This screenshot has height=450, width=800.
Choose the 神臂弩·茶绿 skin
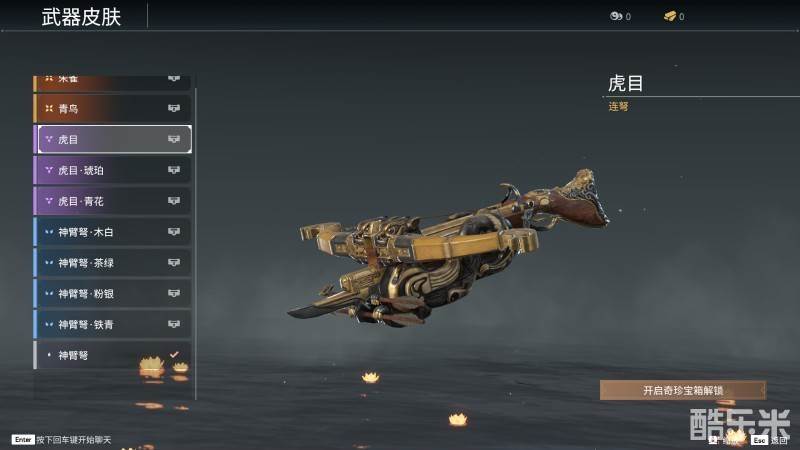(112, 263)
